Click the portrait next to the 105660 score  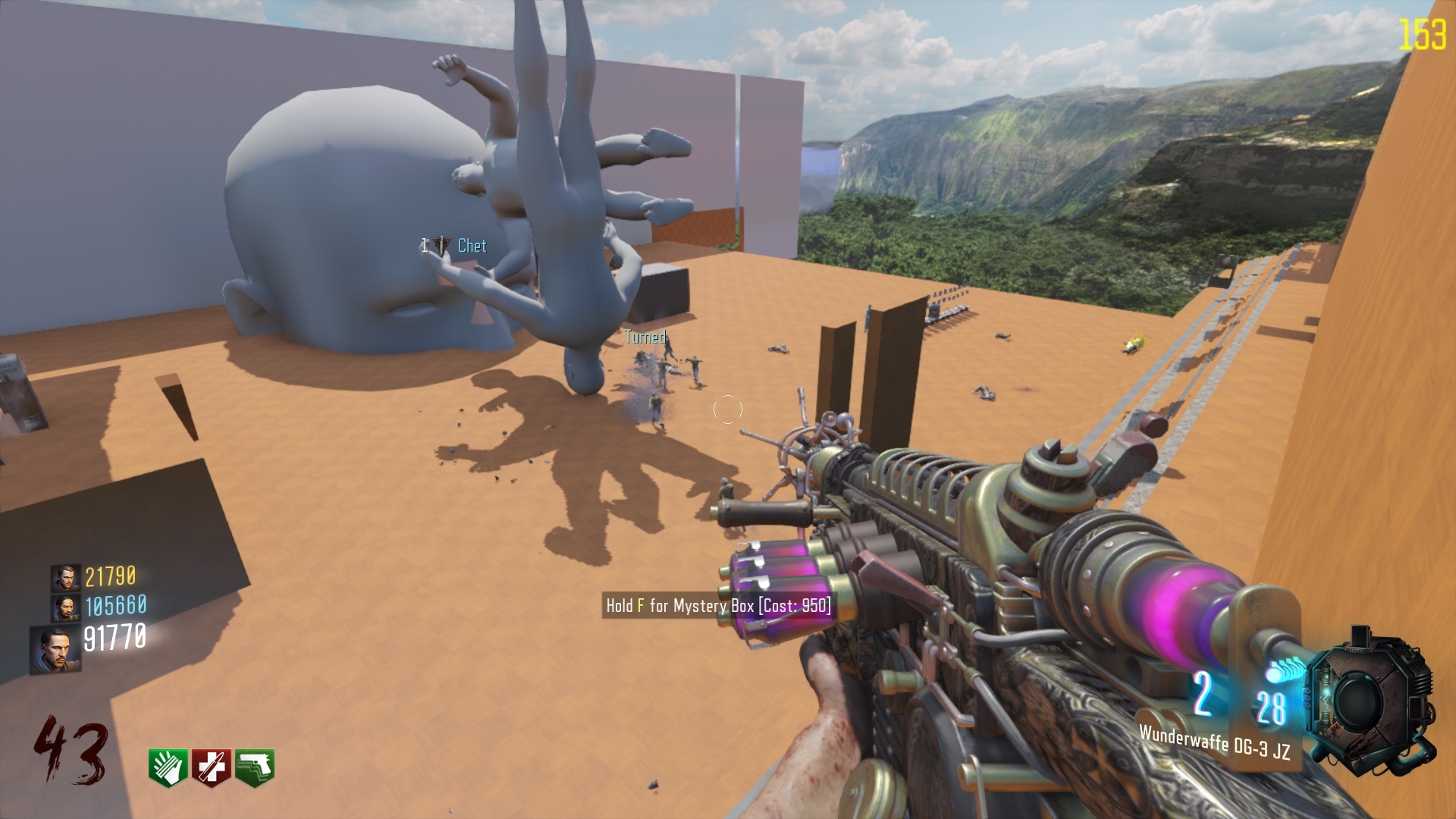click(x=65, y=607)
